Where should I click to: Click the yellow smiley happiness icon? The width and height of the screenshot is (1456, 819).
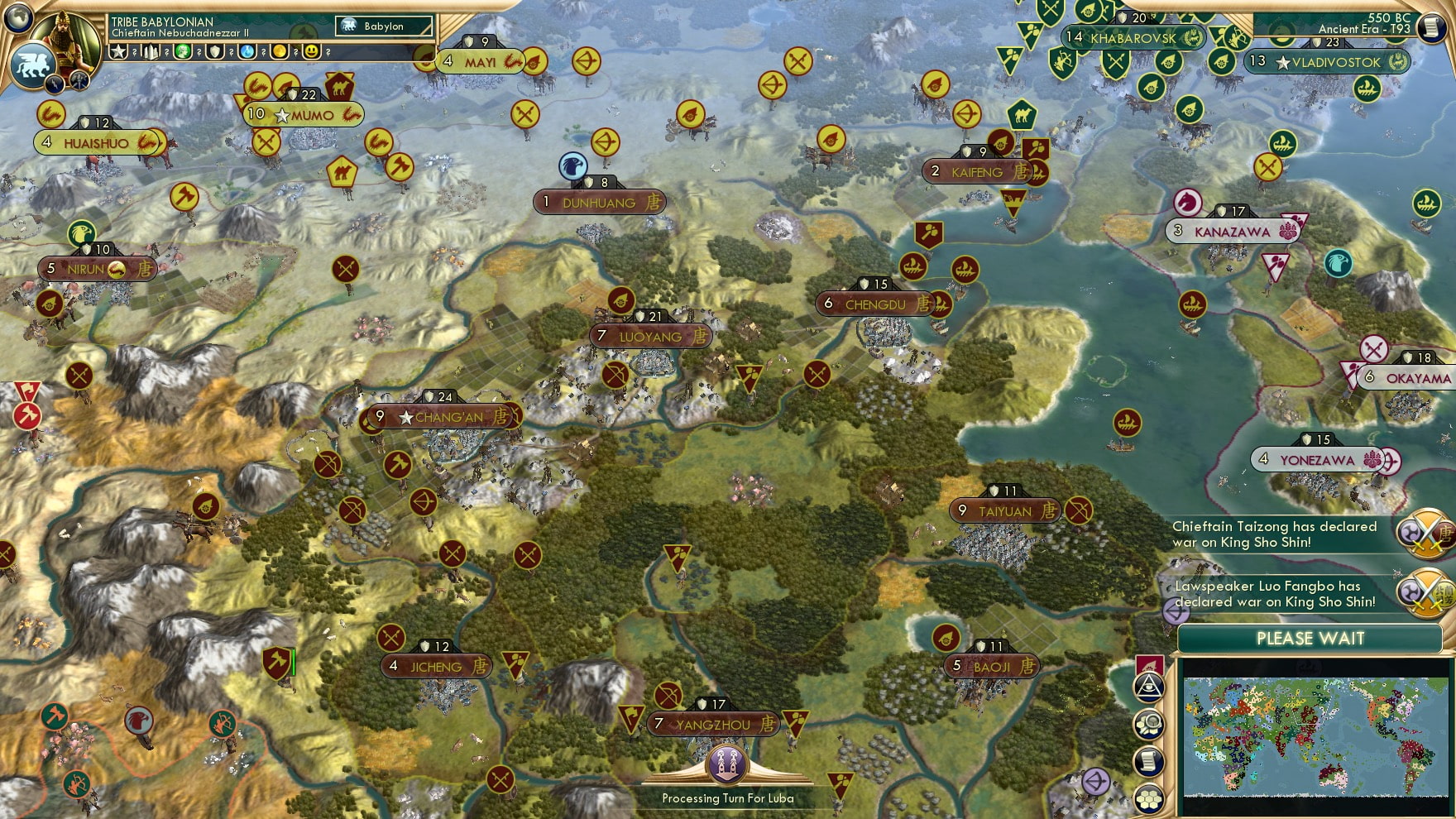(312, 52)
